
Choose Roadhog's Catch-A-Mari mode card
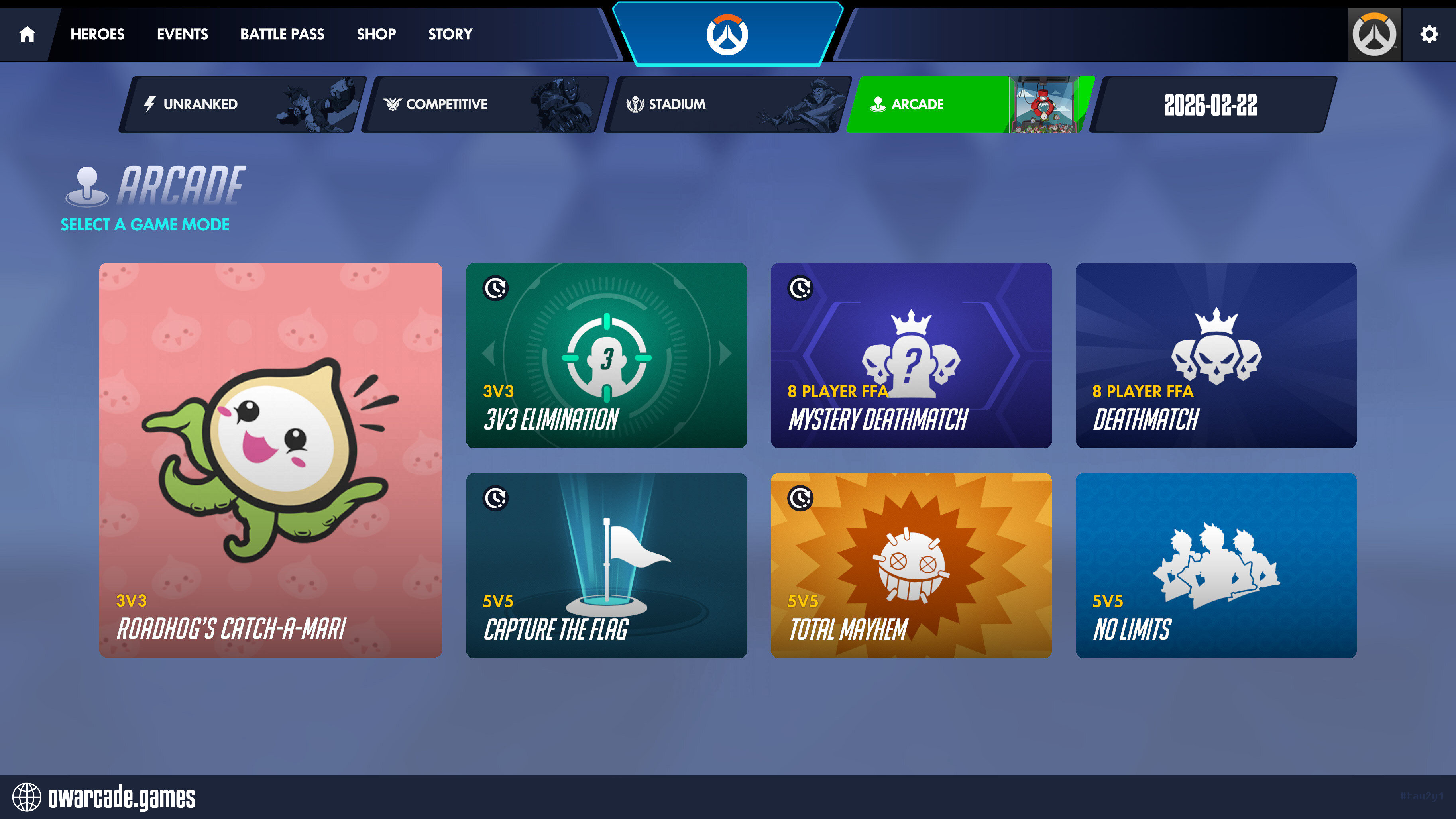tap(271, 460)
